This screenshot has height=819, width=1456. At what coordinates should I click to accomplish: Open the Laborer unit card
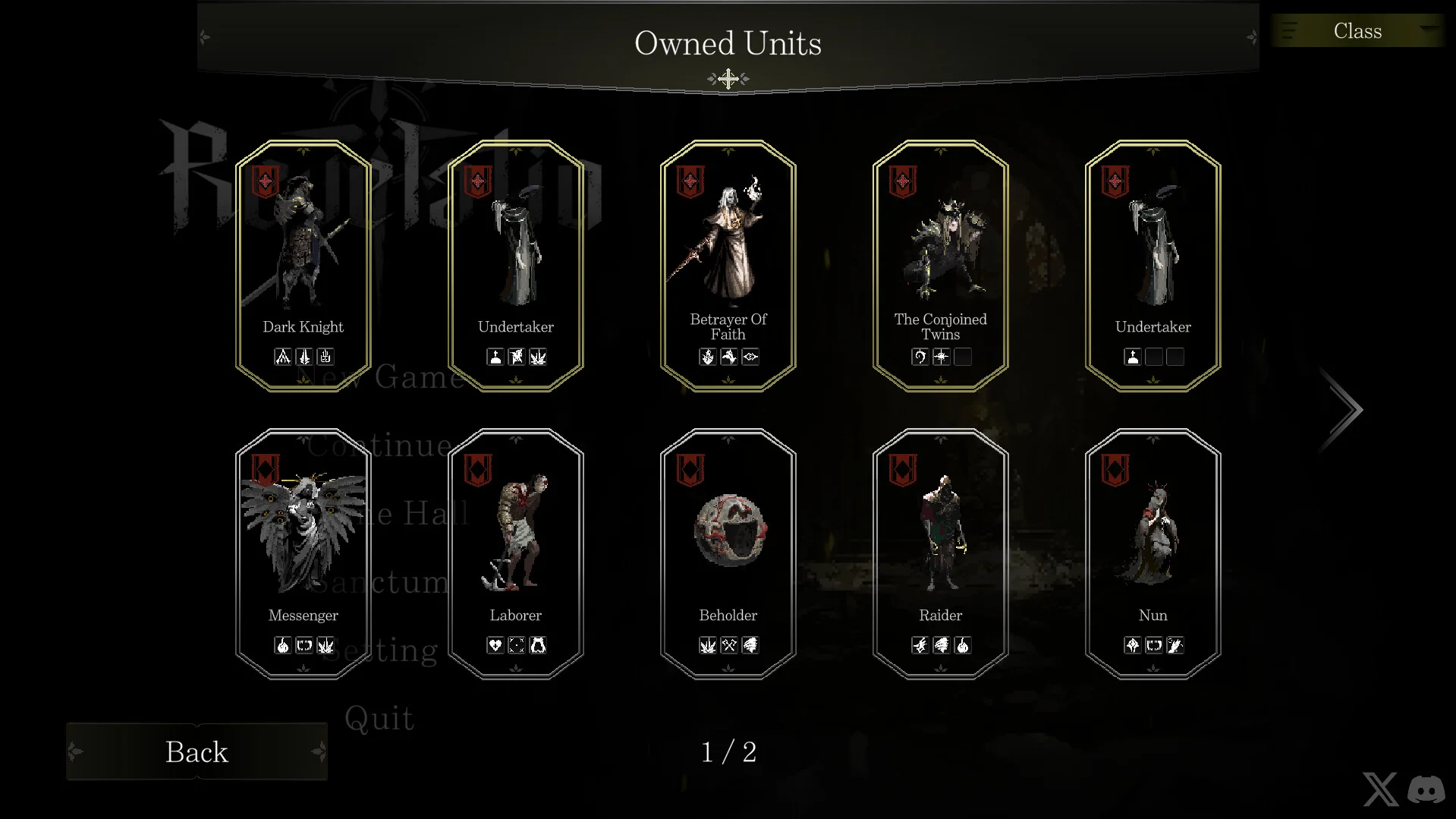516,554
